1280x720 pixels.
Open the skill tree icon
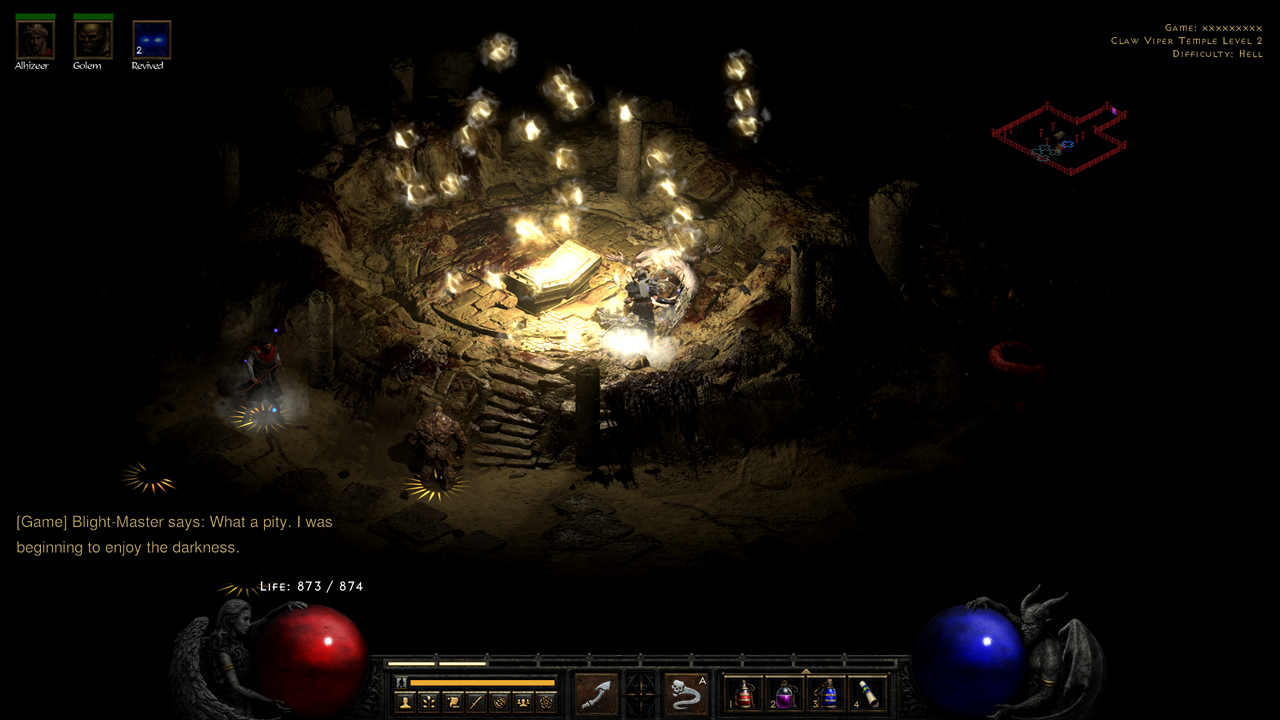pyautogui.click(x=430, y=702)
